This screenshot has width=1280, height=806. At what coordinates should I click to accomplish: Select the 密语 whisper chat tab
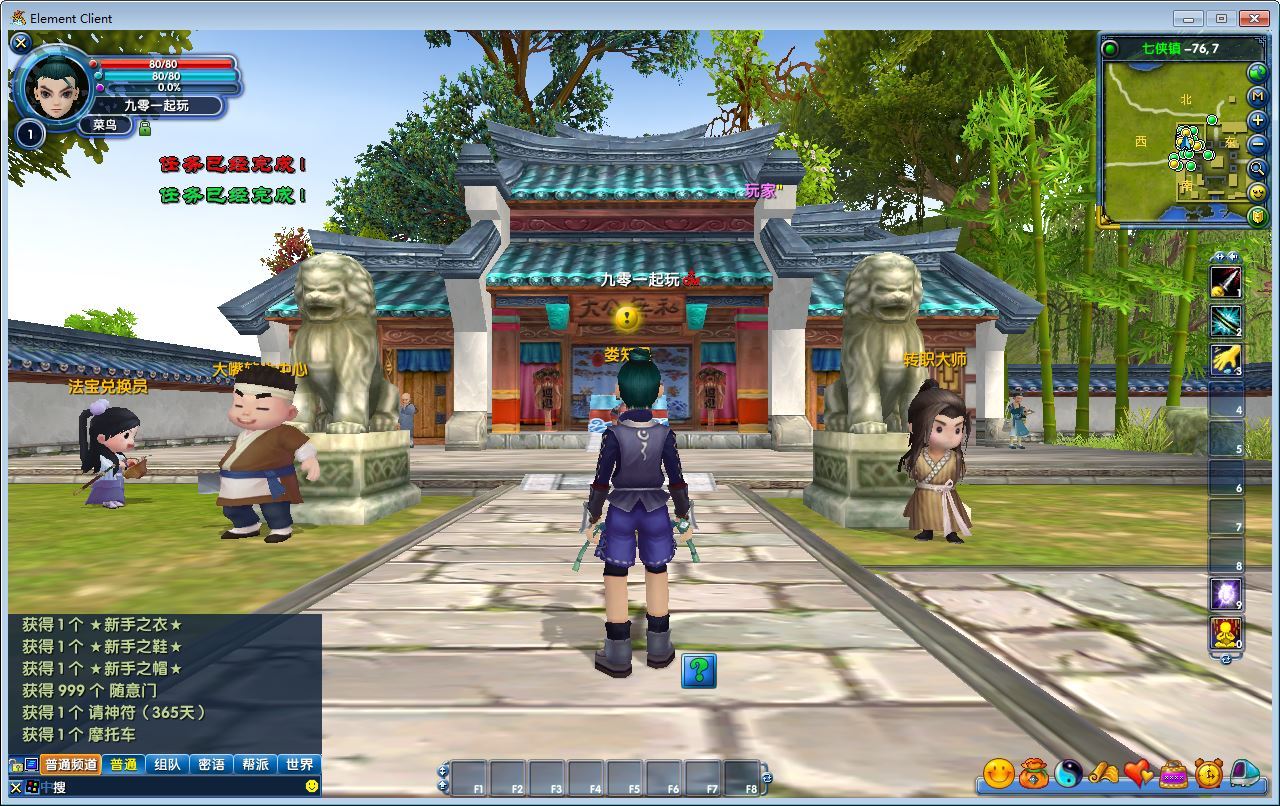(x=211, y=765)
